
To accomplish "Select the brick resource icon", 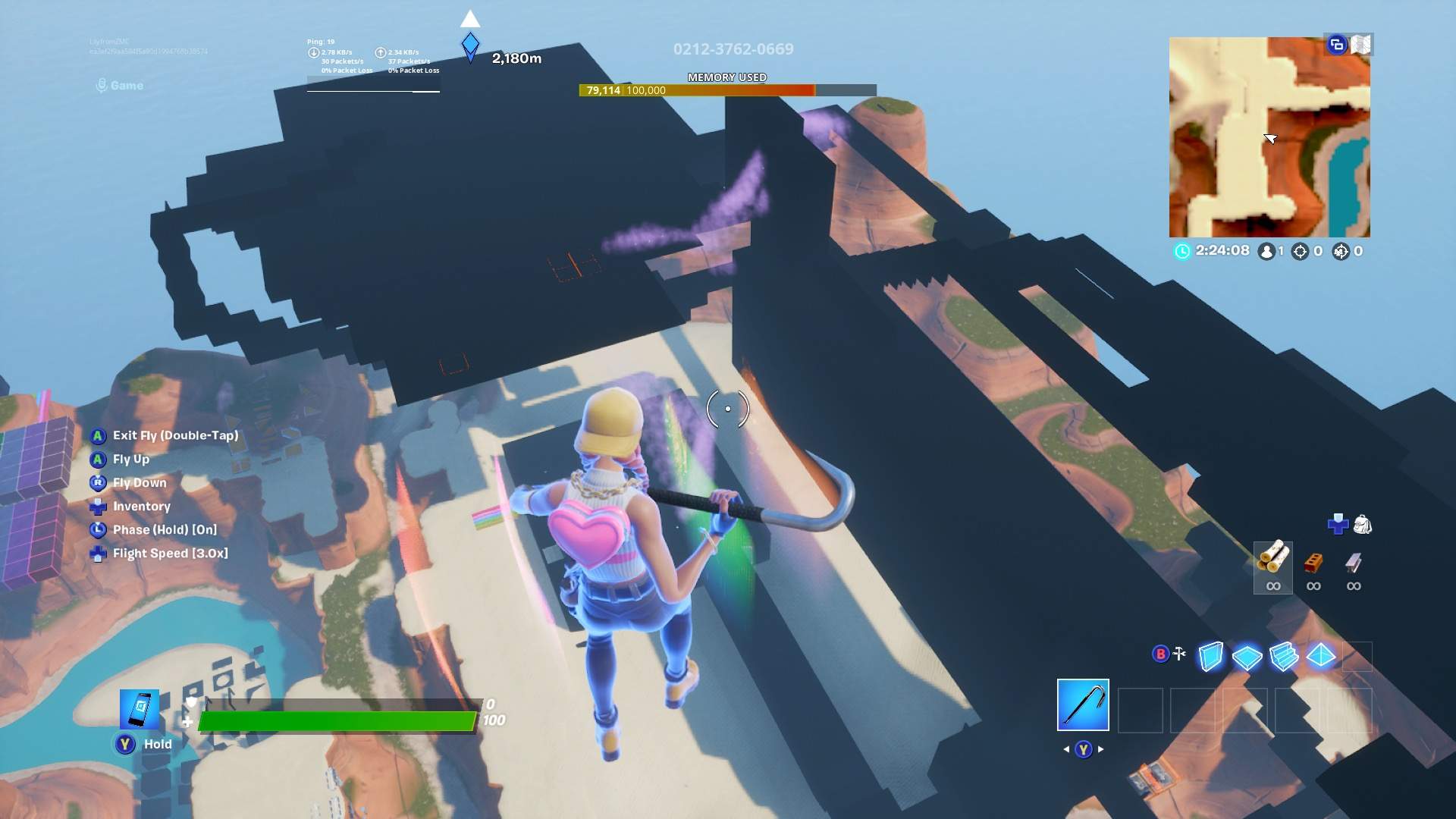I will coord(1313,563).
